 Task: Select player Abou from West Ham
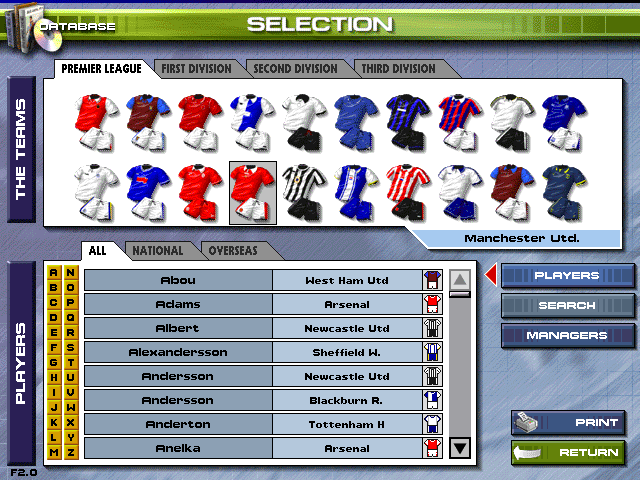click(177, 280)
